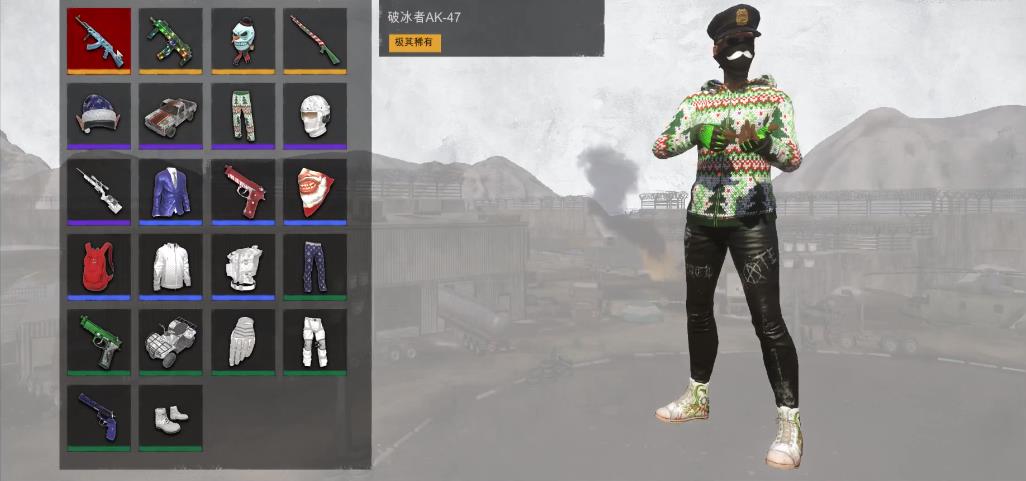Select the white sniper rifle skin
The height and width of the screenshot is (481, 1026).
coord(99,189)
